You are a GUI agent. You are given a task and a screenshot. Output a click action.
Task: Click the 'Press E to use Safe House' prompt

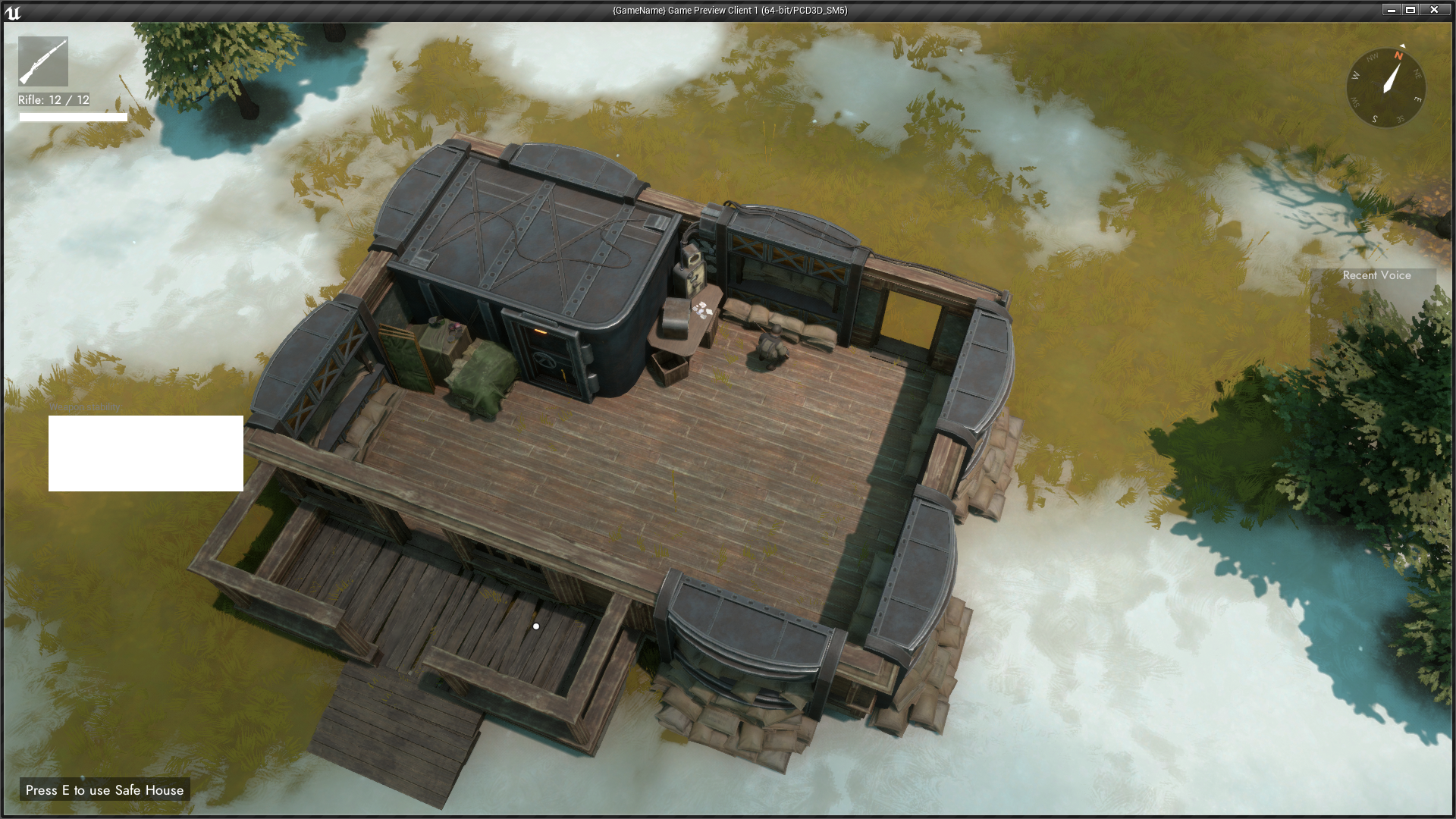pyautogui.click(x=104, y=790)
